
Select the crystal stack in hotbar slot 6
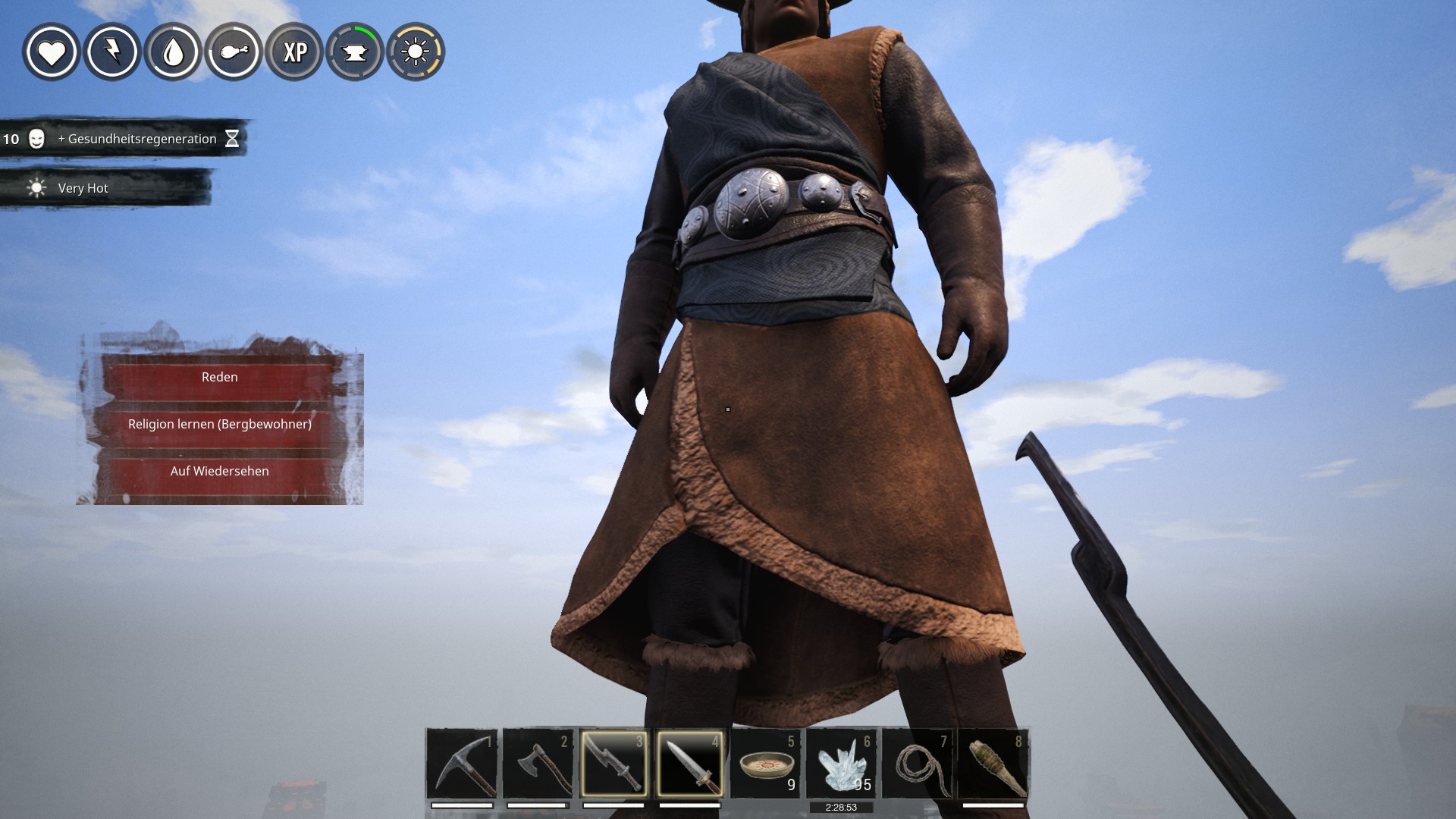click(x=841, y=763)
